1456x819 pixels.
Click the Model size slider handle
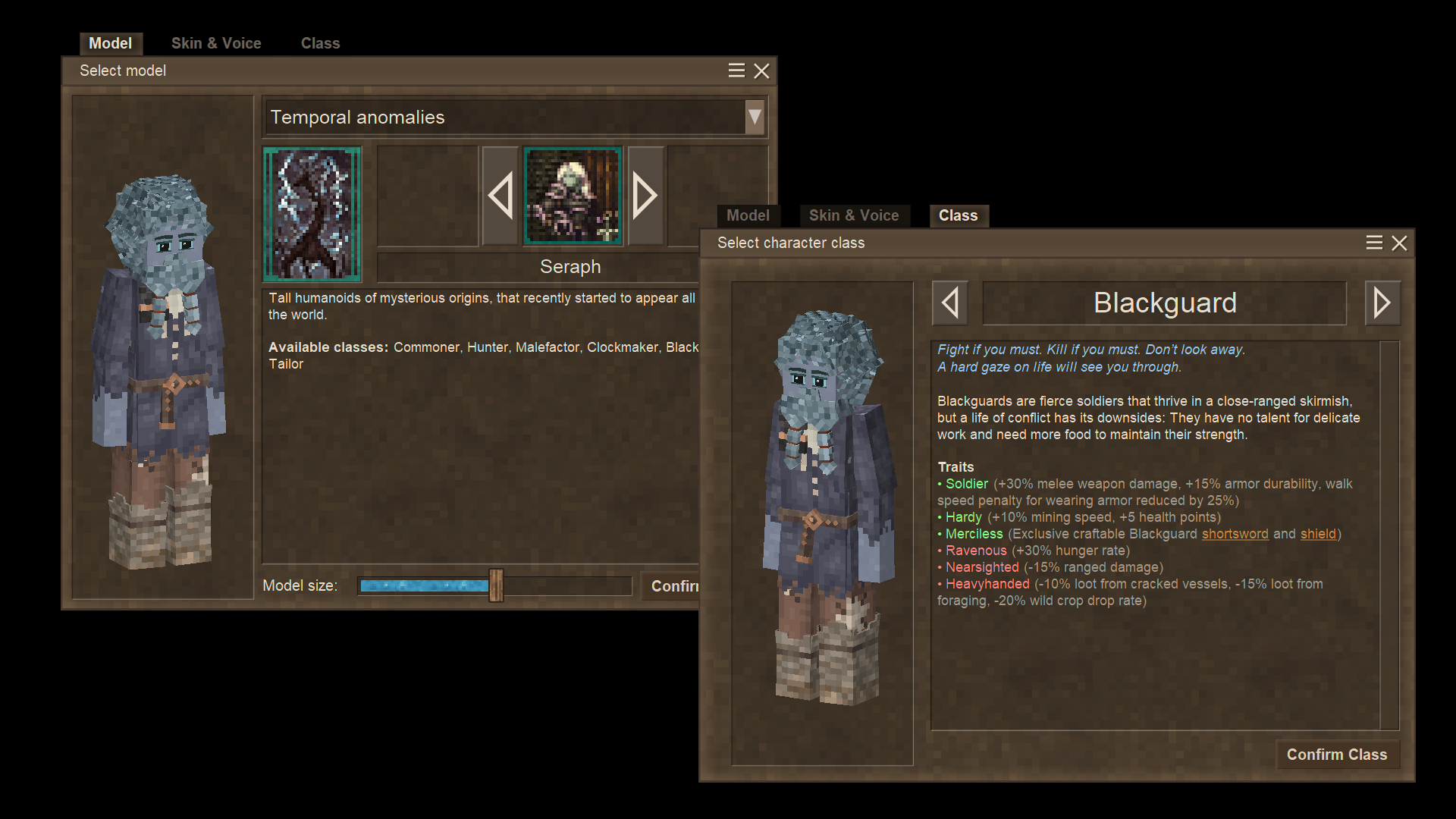pos(496,585)
